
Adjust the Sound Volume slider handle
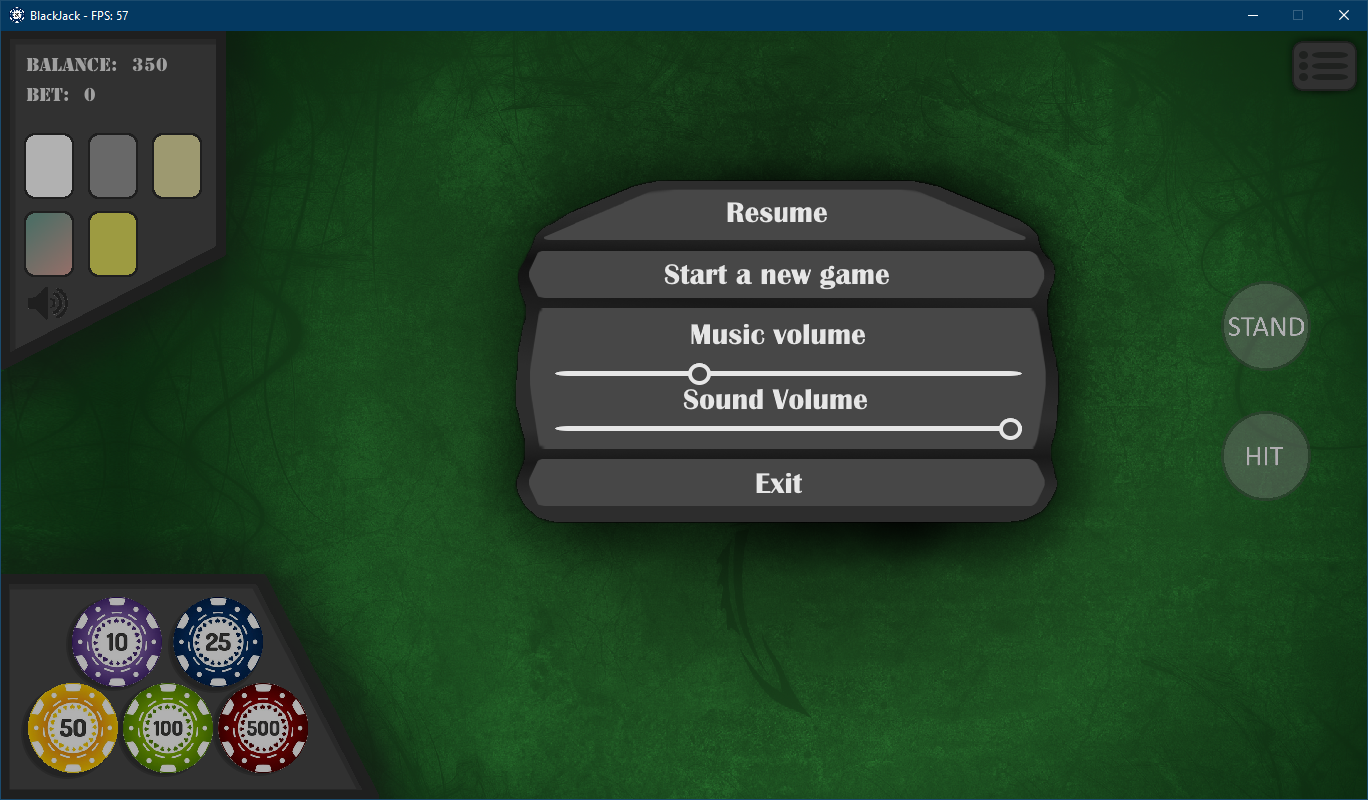[1010, 428]
